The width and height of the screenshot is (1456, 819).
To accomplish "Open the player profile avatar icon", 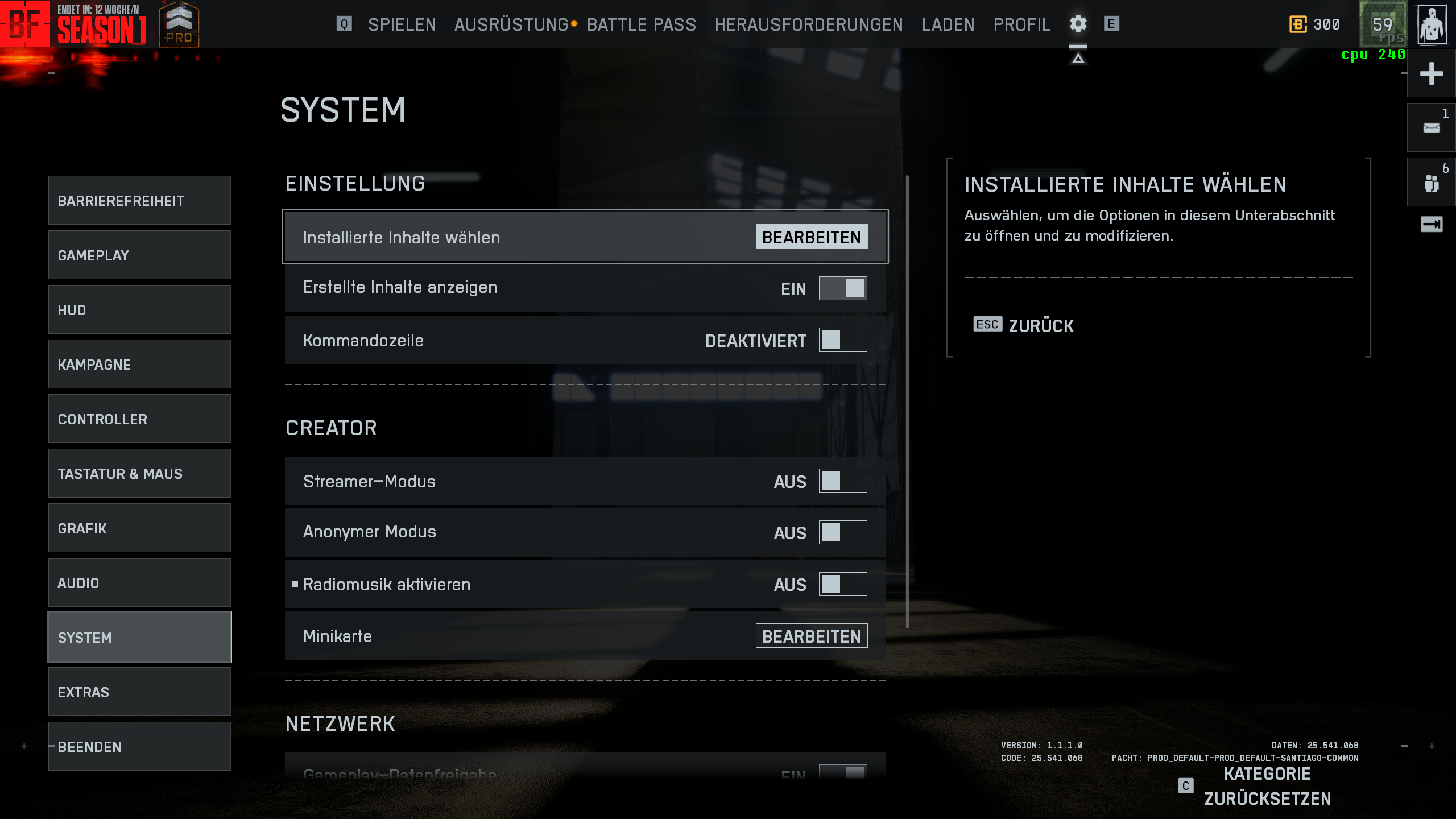I will [x=1432, y=24].
